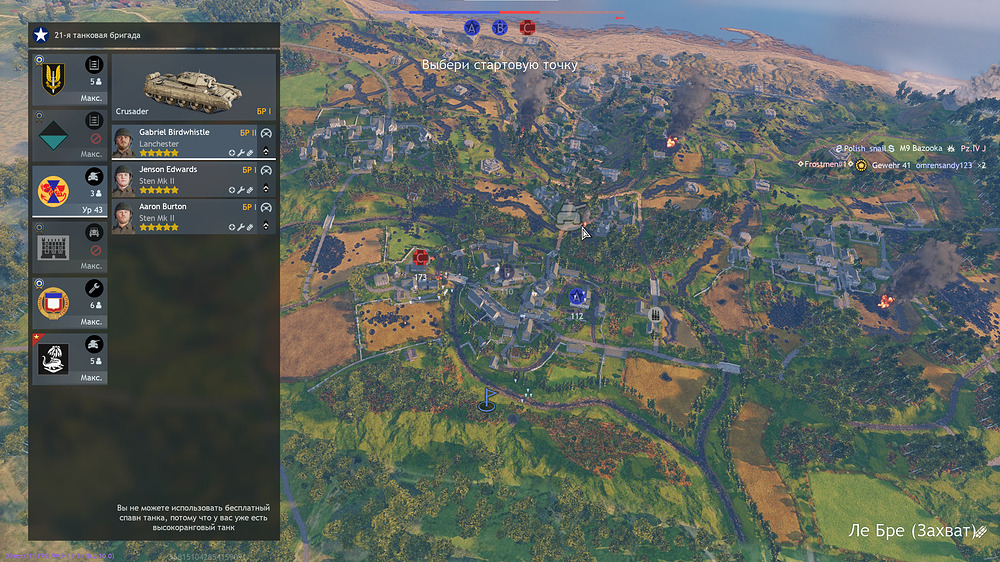Choose the tank spawn point on map
The image size is (1000, 562).
coord(569,216)
